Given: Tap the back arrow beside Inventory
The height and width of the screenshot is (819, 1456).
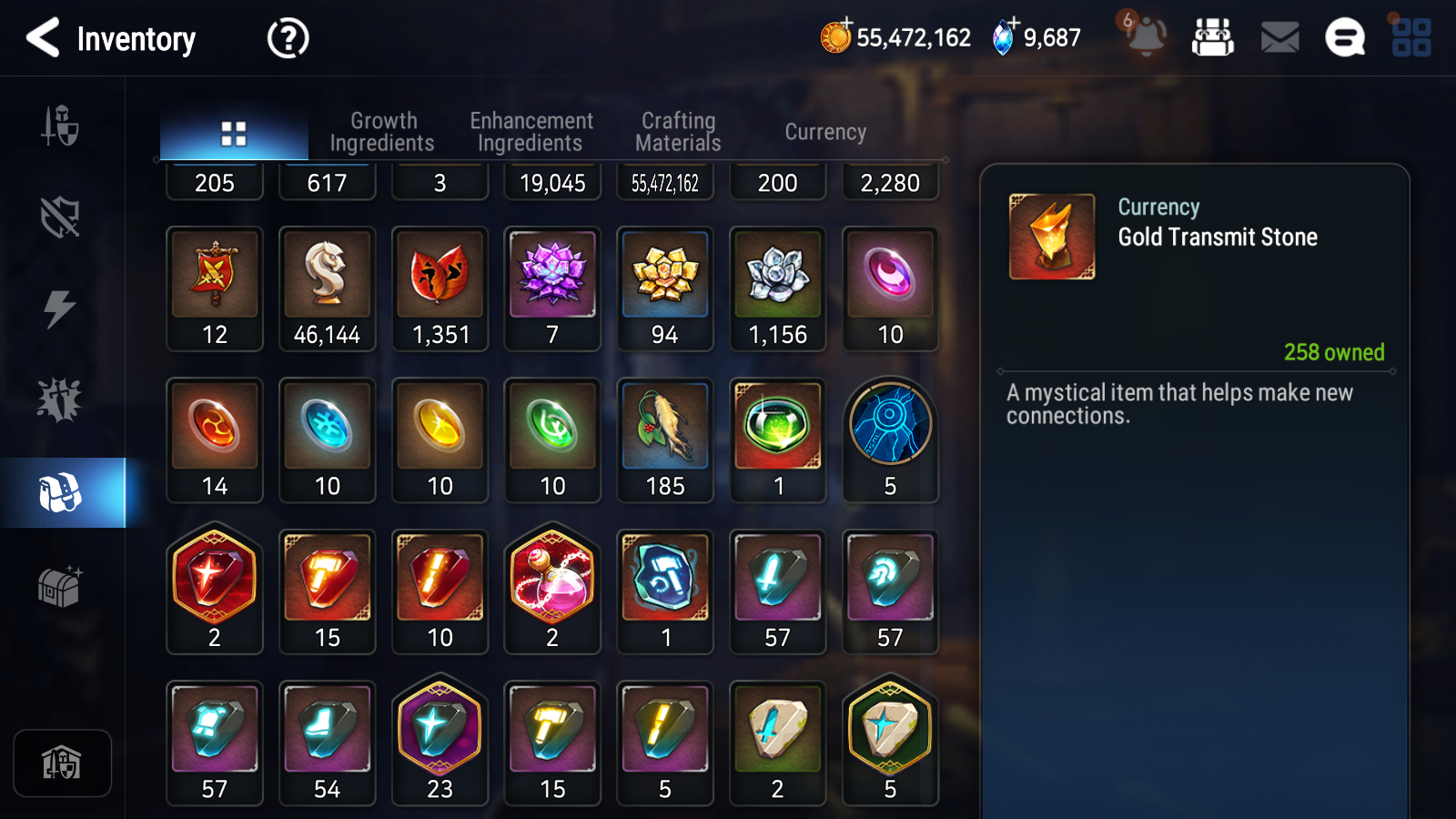Looking at the screenshot, I should [44, 38].
